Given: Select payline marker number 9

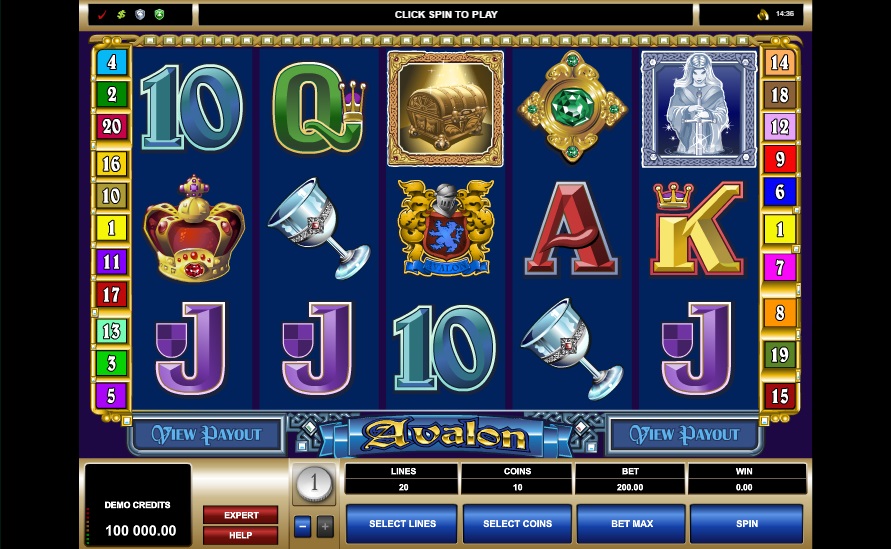Looking at the screenshot, I should pyautogui.click(x=779, y=159).
